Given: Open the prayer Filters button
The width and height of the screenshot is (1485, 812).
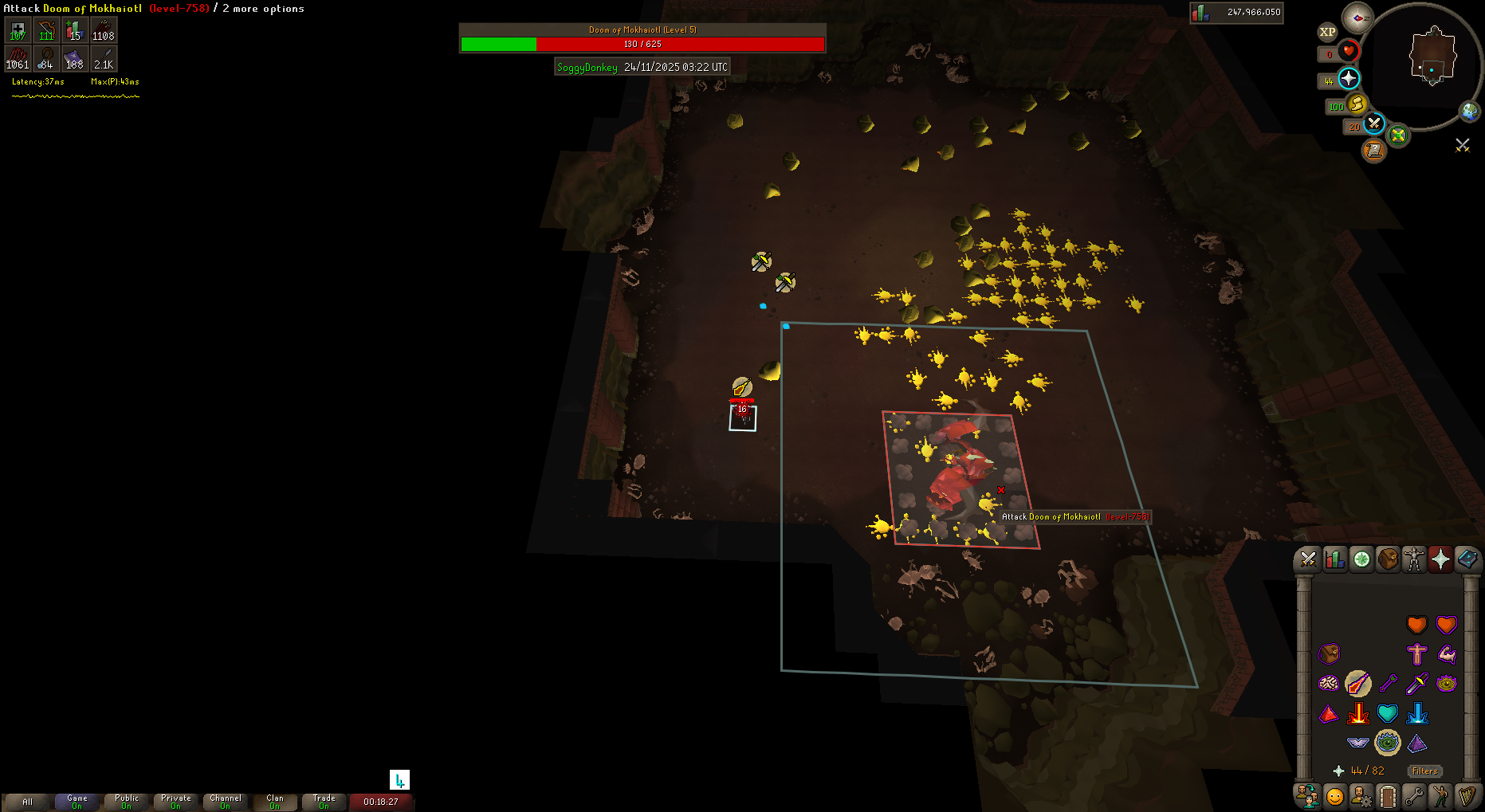Looking at the screenshot, I should point(1424,771).
